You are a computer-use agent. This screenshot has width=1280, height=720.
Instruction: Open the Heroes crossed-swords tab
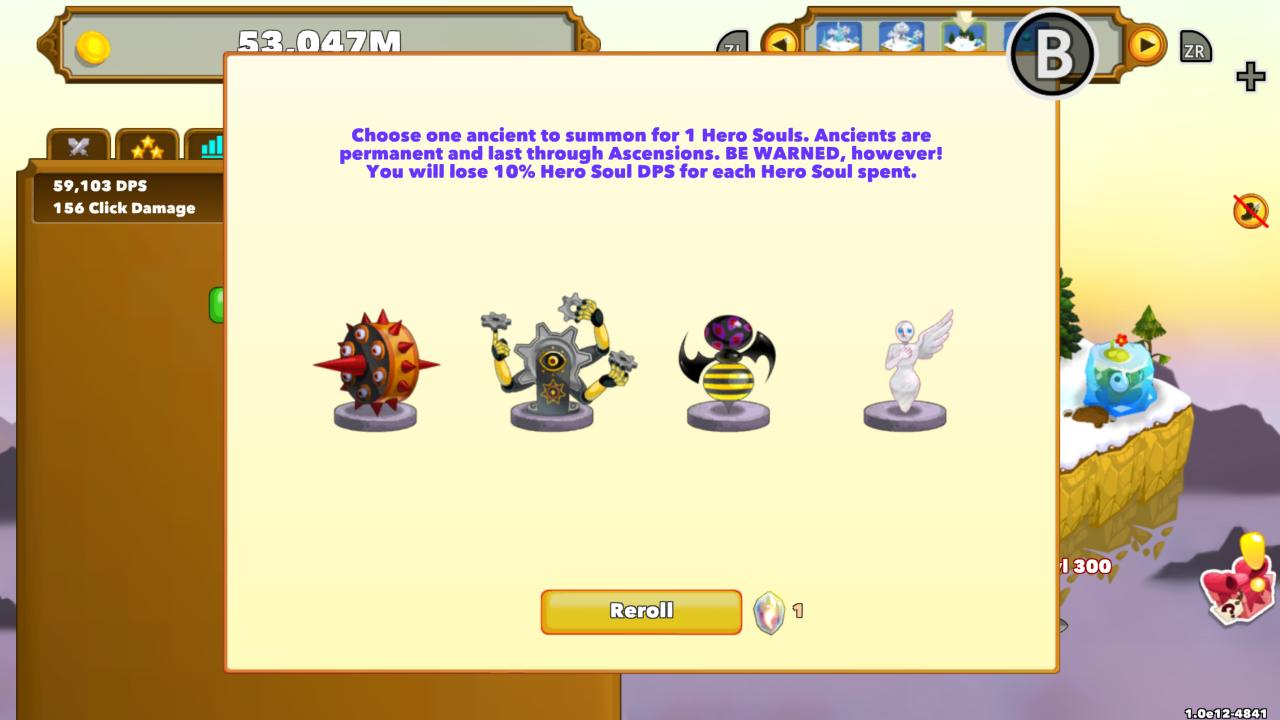point(78,146)
